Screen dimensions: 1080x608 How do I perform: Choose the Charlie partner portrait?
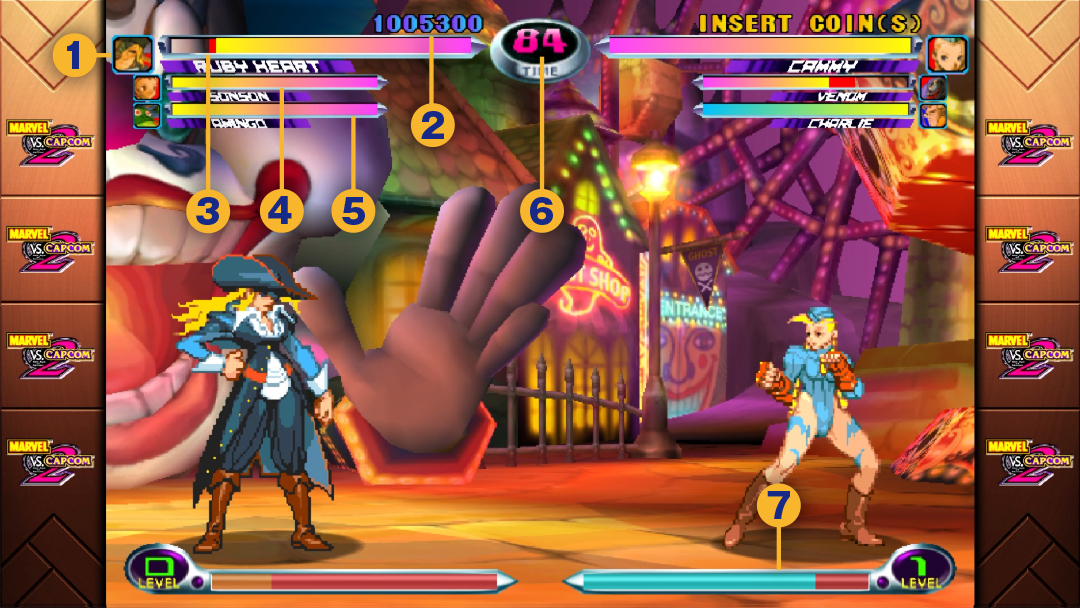point(933,115)
